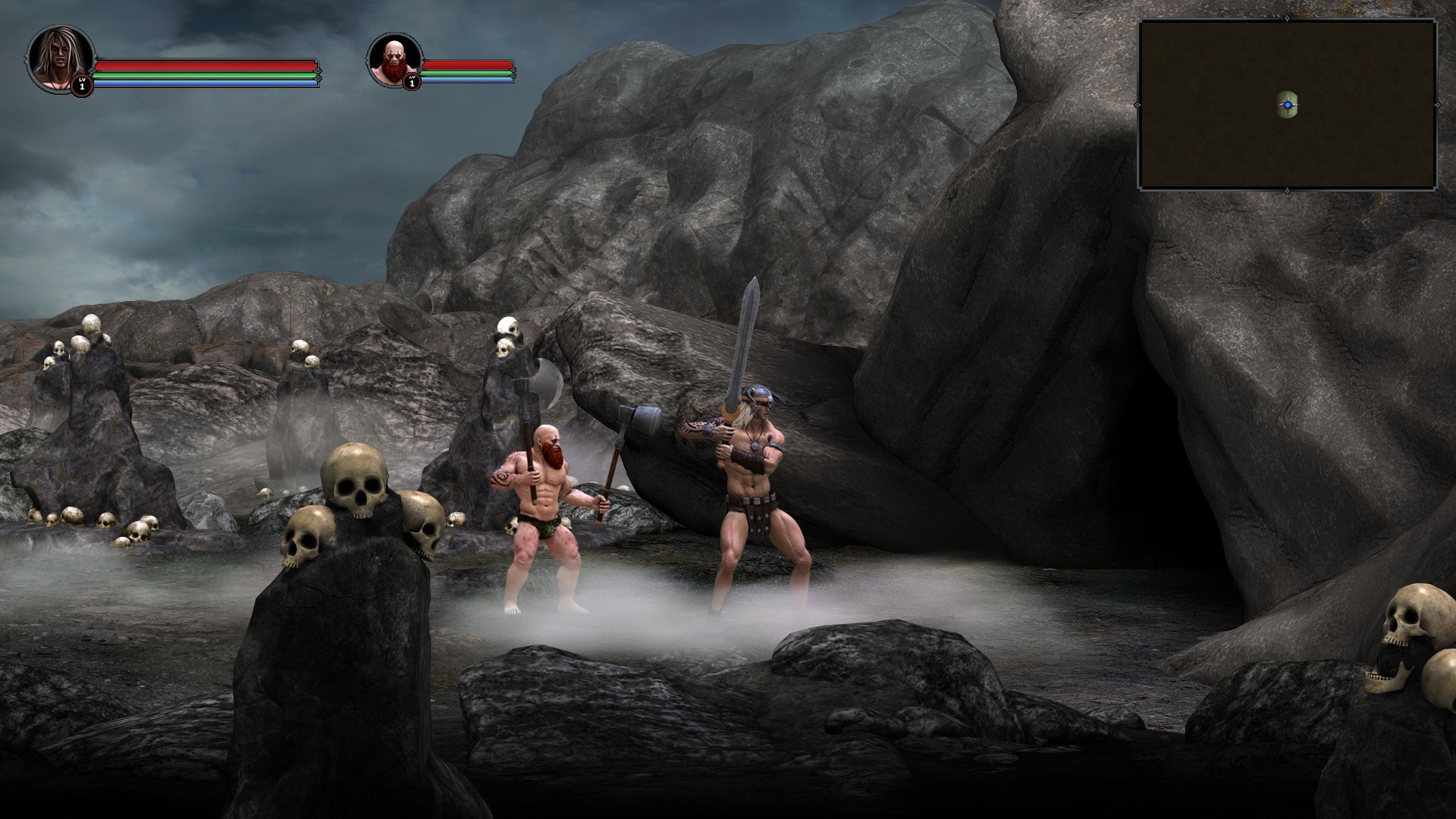Select the LV 1 badge under player one's portrait
The image size is (1456, 819).
tap(82, 84)
